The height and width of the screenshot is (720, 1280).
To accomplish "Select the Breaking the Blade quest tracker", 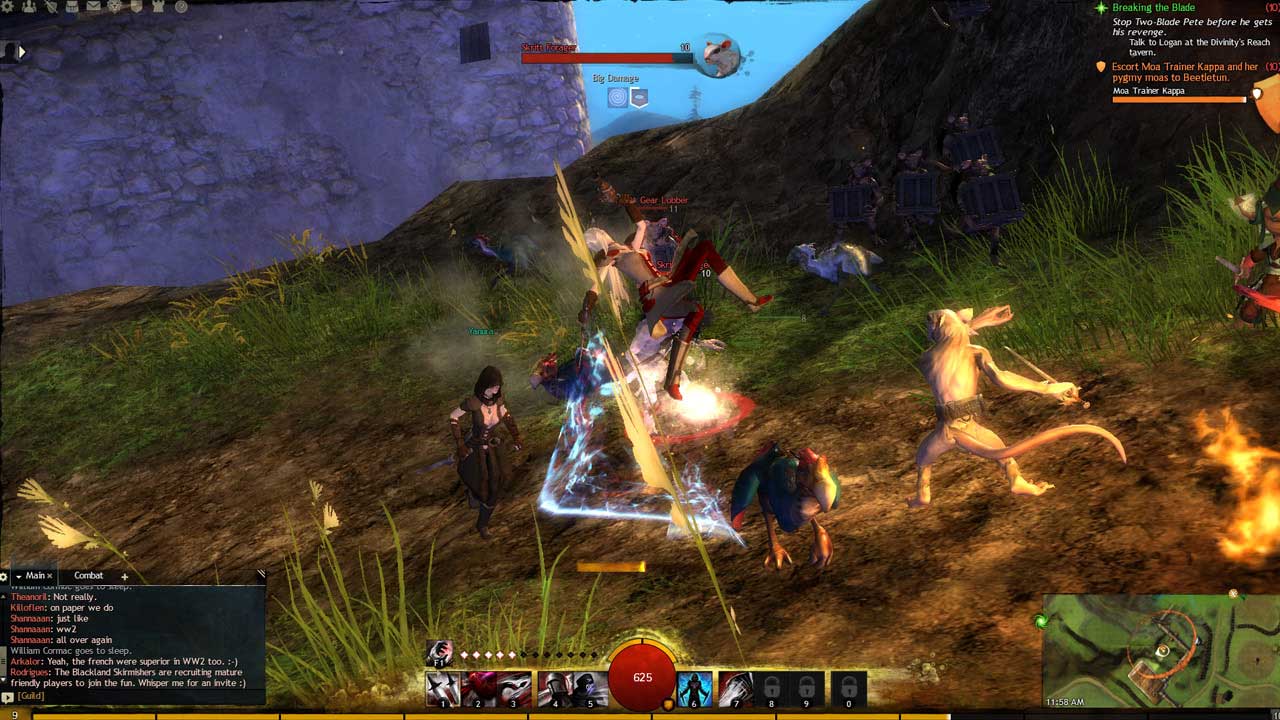I will point(1153,8).
